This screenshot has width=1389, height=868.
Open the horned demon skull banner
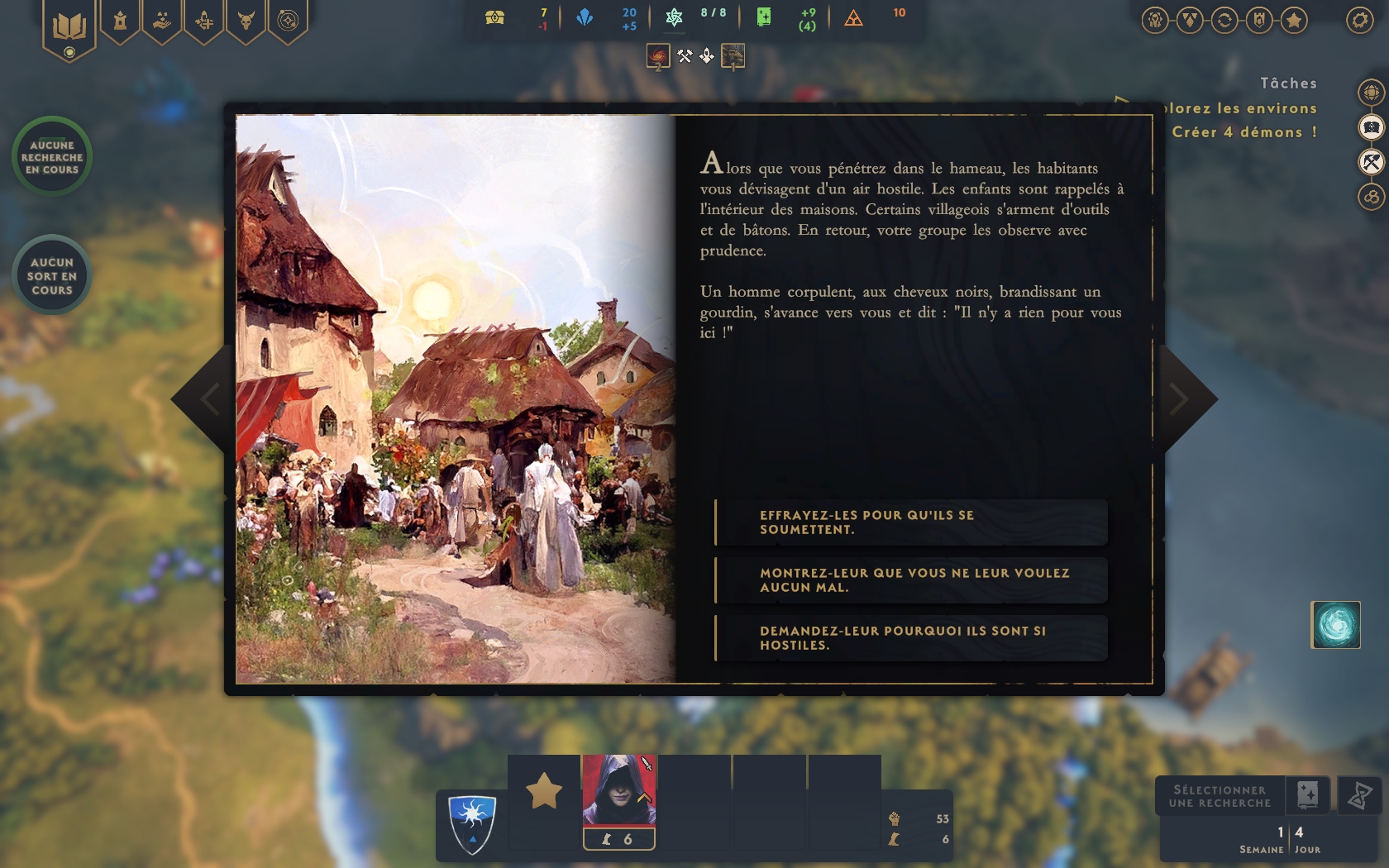click(246, 21)
